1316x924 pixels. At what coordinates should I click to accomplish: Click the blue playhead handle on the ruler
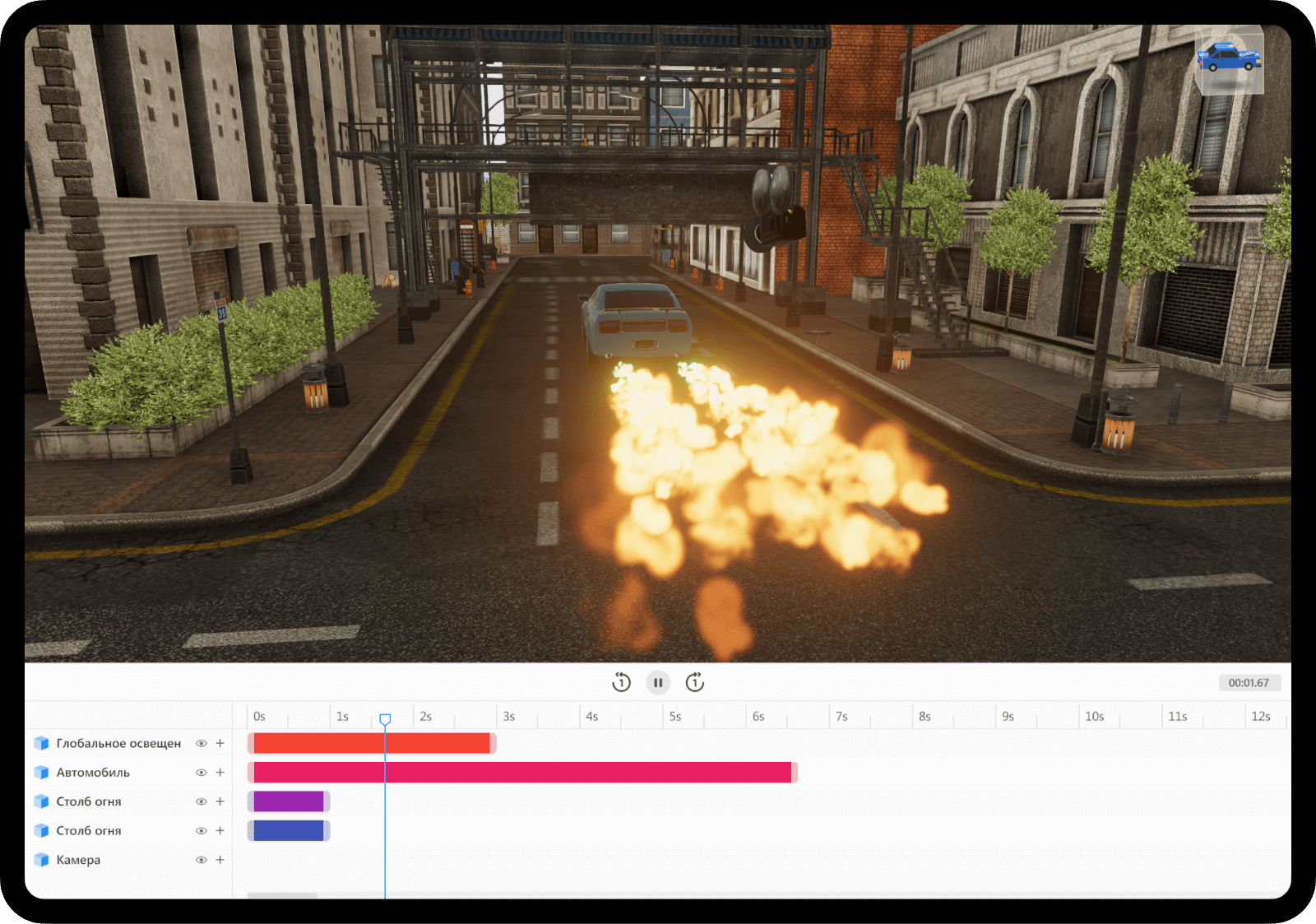coord(385,719)
